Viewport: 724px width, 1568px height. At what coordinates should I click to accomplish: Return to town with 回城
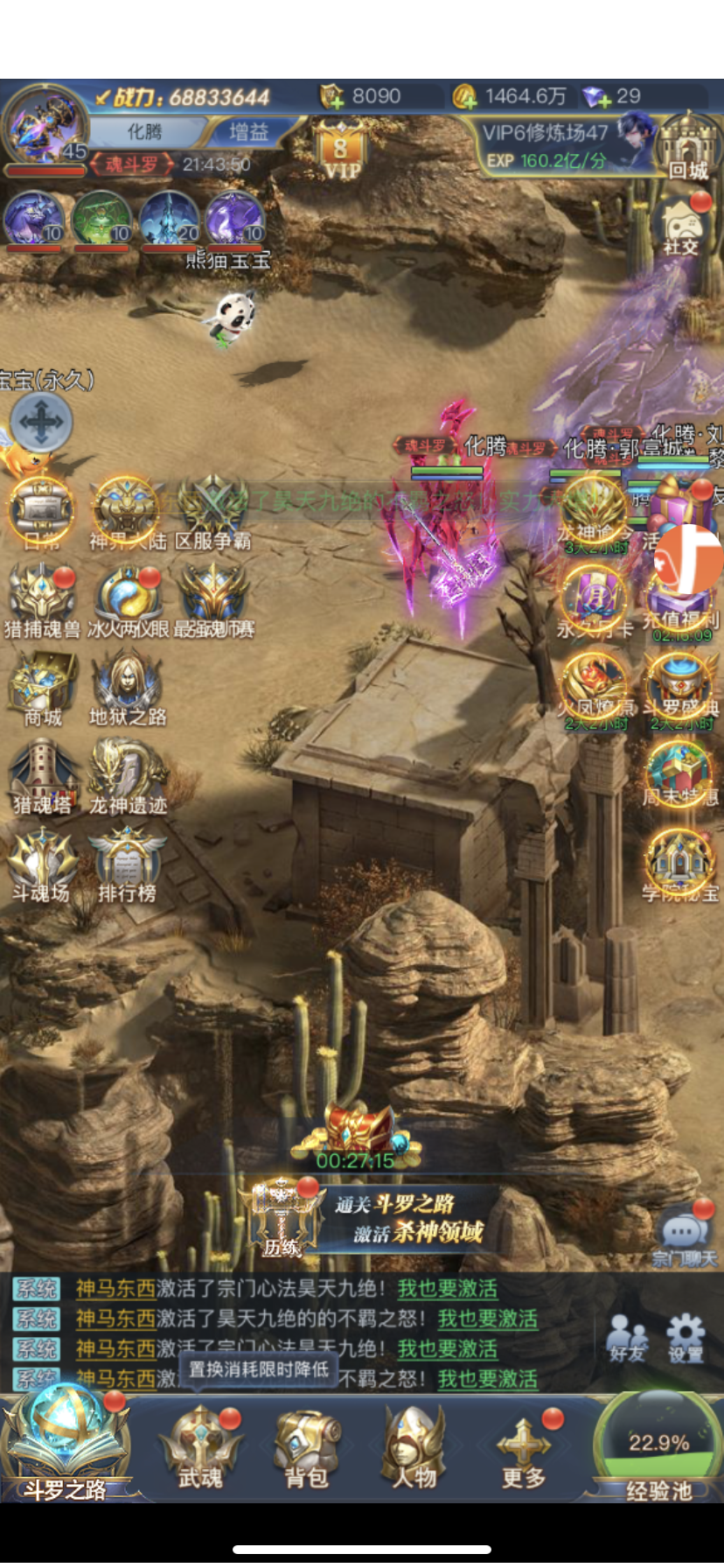[x=687, y=147]
